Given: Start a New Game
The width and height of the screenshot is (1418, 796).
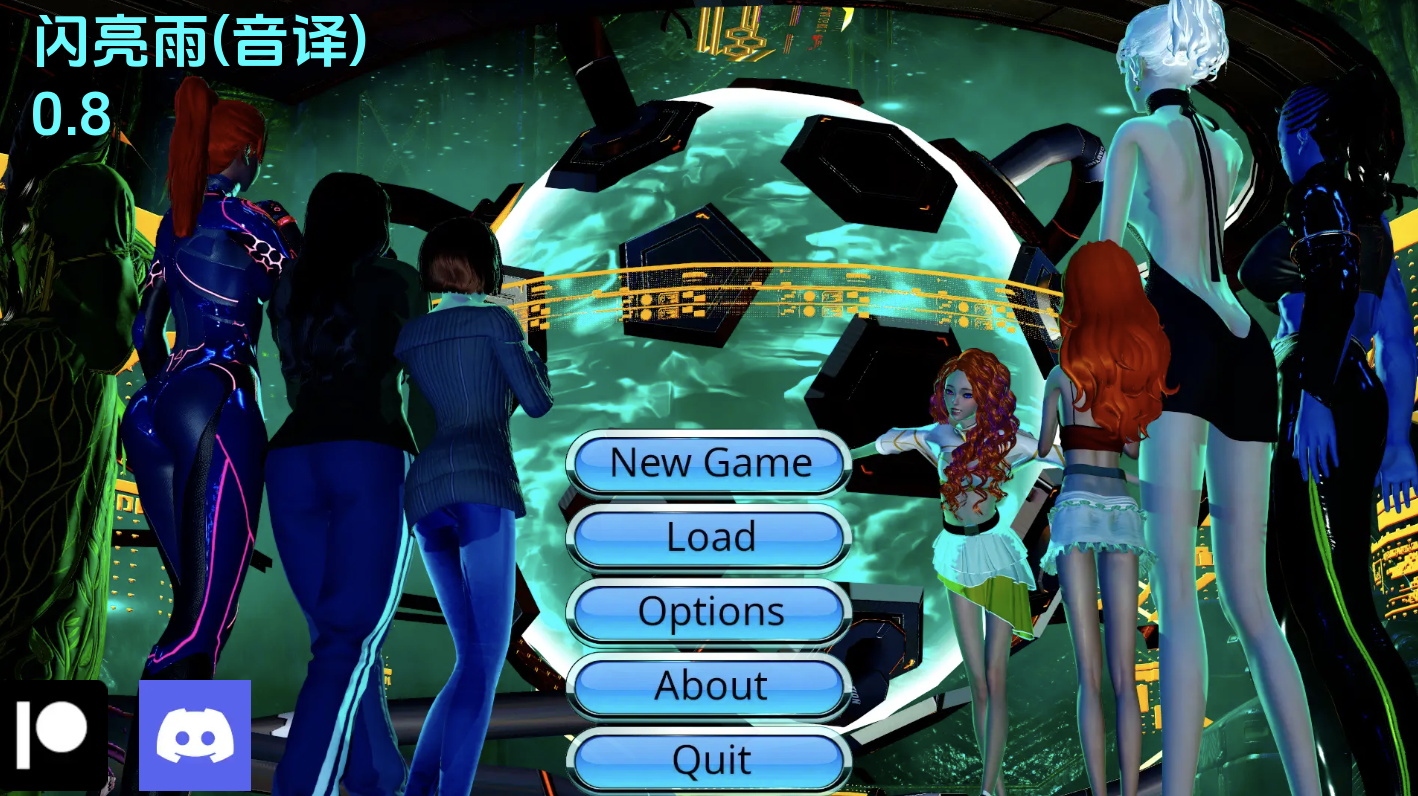Looking at the screenshot, I should tap(708, 462).
